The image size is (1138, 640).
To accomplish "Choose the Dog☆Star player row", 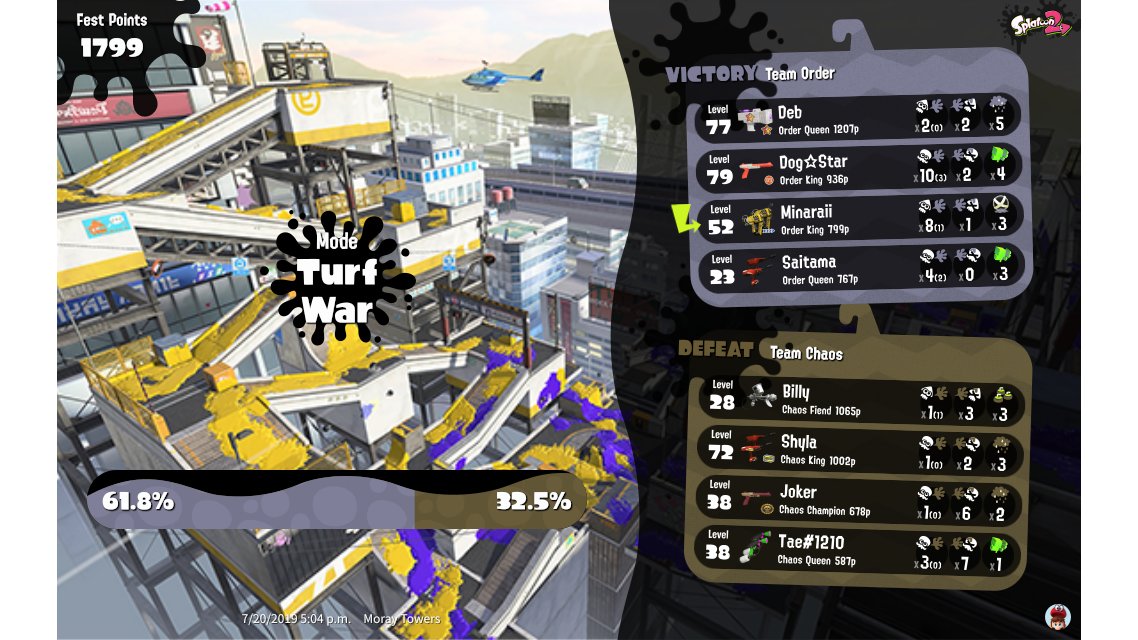I will click(x=860, y=168).
